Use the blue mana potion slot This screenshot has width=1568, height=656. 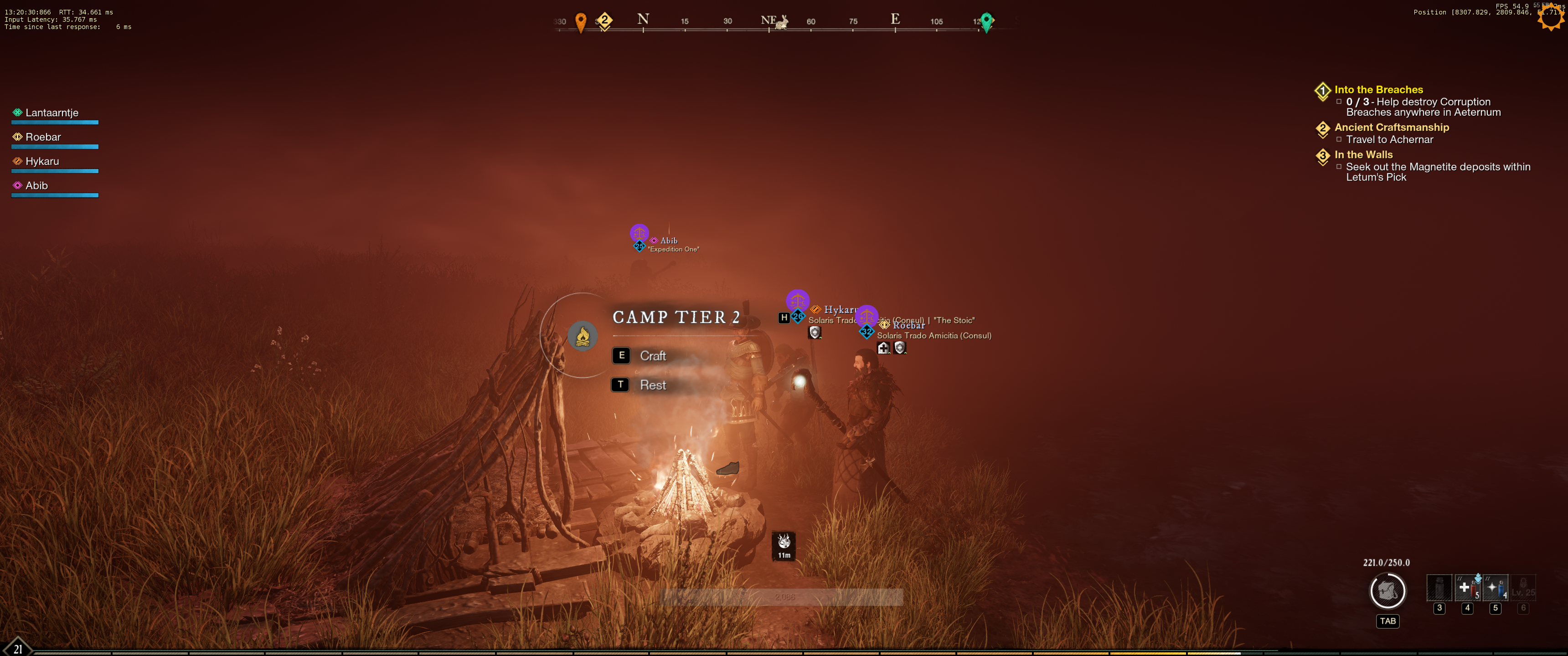pyautogui.click(x=1495, y=588)
